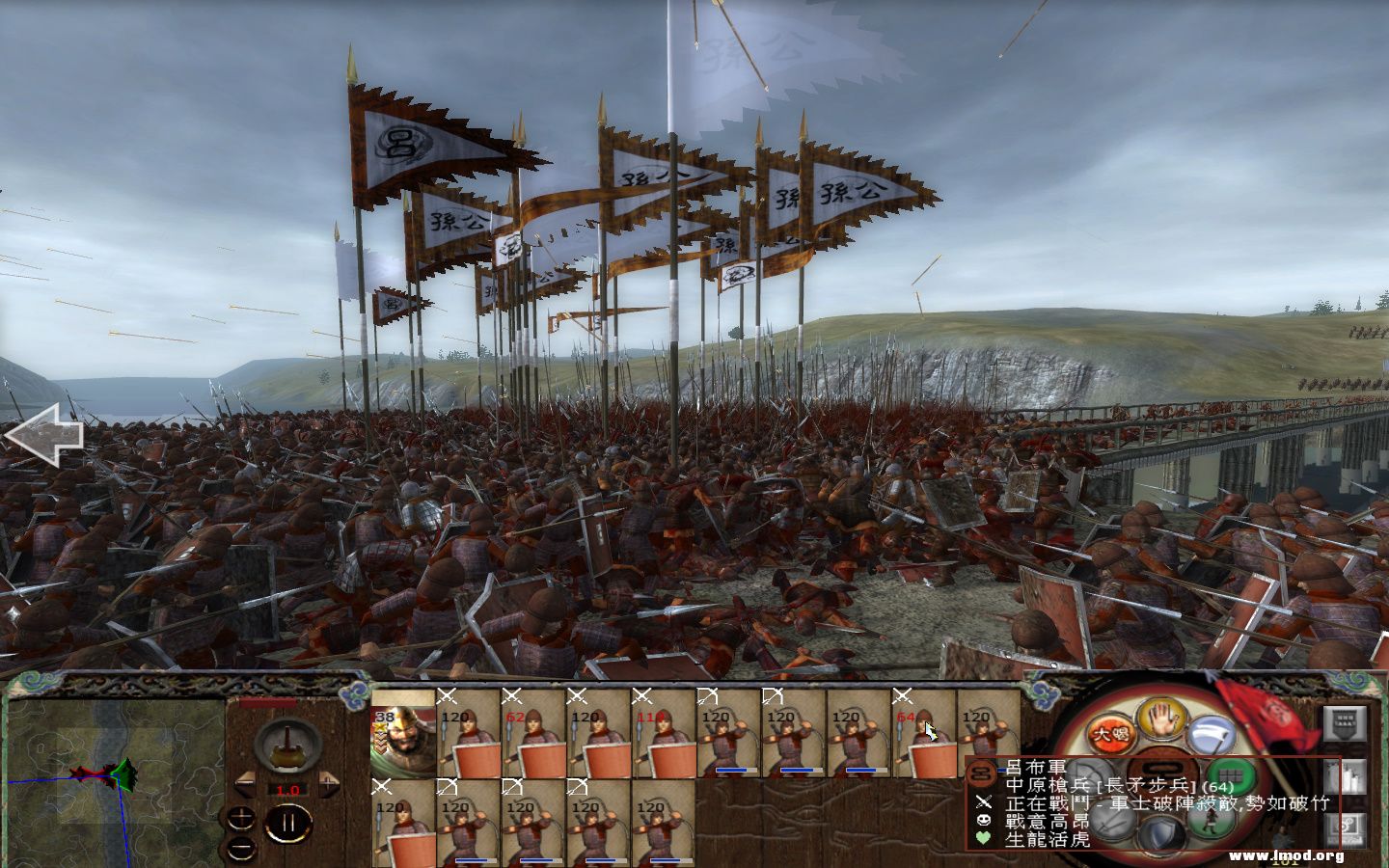This screenshot has height=868, width=1389.
Task: Increase battle speed above 1.0 with the right arrow
Action: (x=328, y=784)
